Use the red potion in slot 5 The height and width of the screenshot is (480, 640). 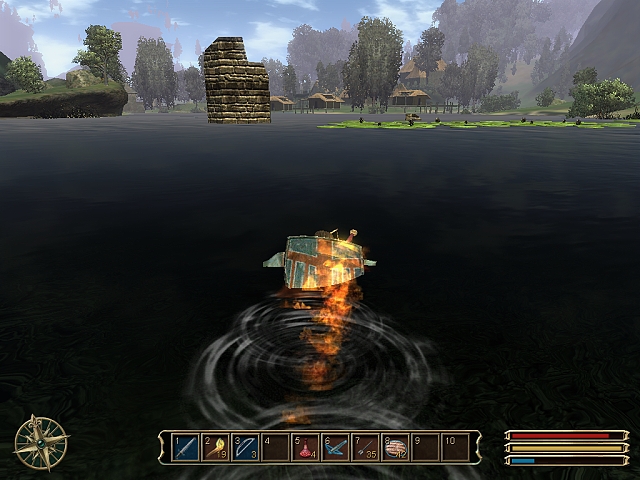pyautogui.click(x=305, y=447)
